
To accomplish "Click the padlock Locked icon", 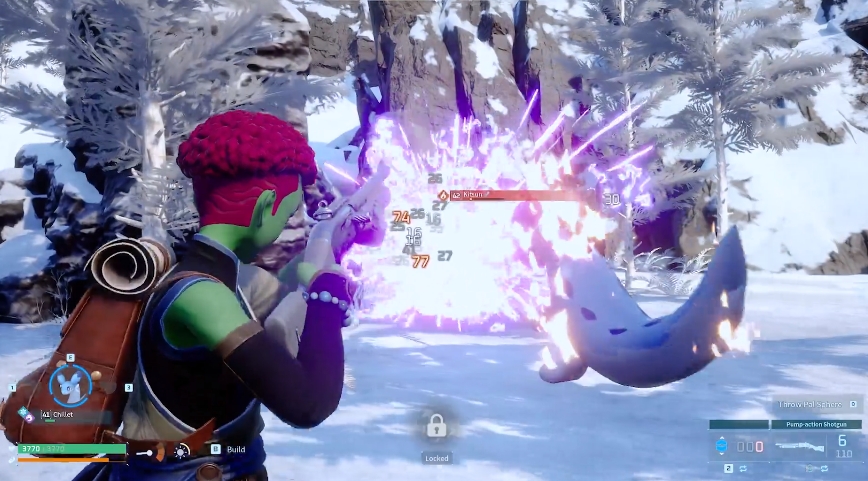I will (x=436, y=426).
